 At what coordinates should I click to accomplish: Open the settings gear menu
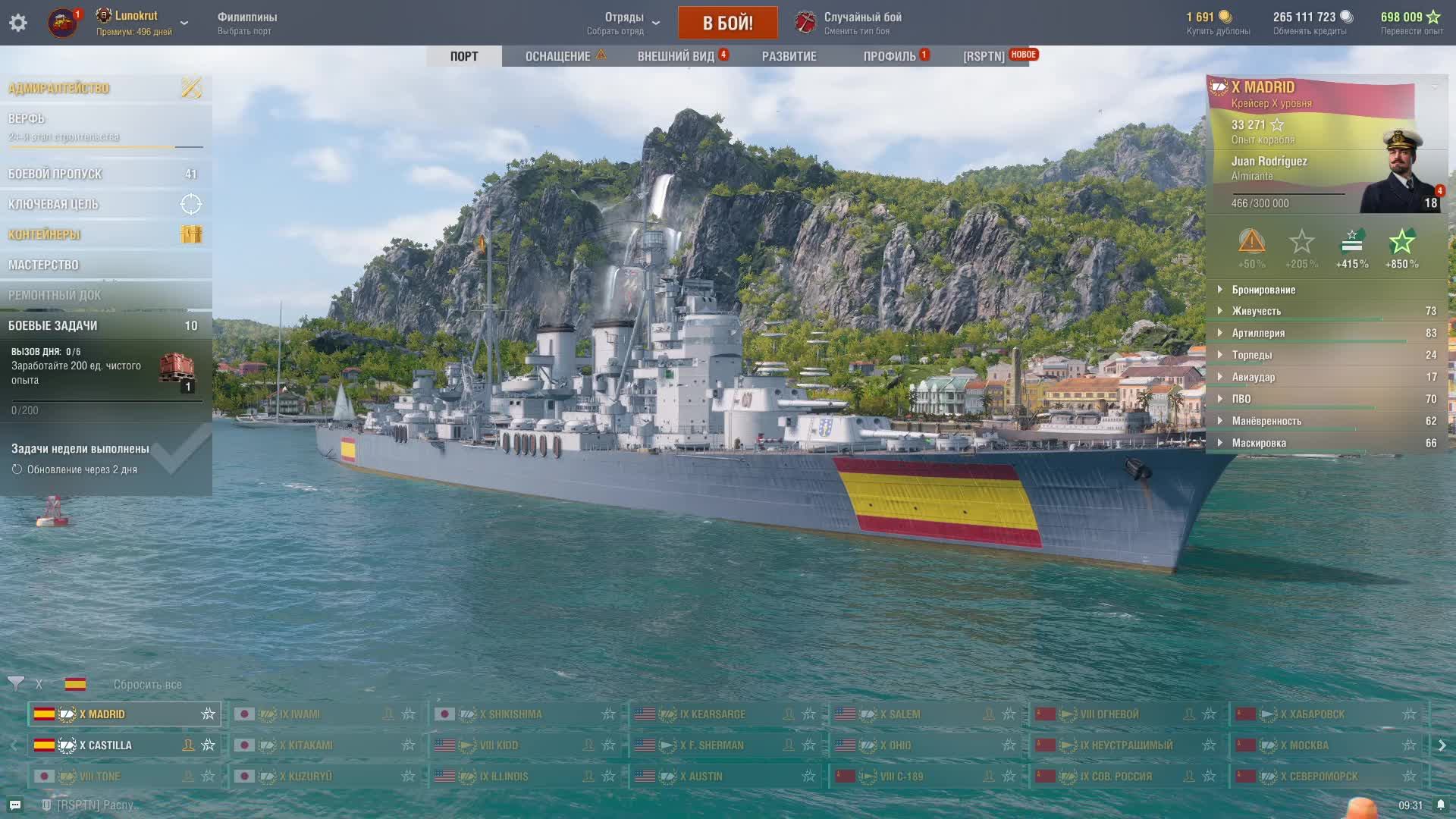18,23
